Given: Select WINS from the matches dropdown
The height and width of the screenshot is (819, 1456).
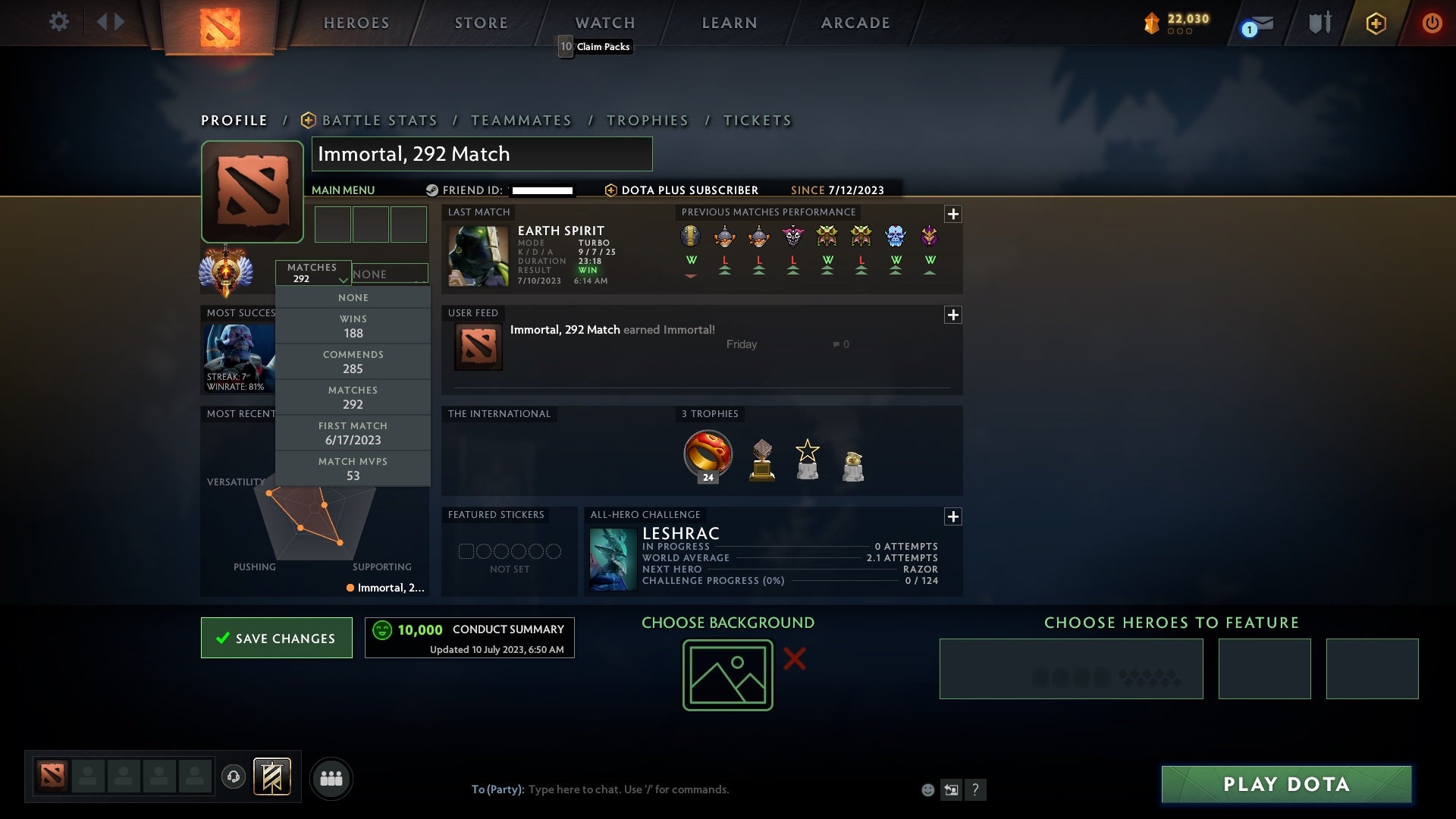Looking at the screenshot, I should pyautogui.click(x=353, y=326).
